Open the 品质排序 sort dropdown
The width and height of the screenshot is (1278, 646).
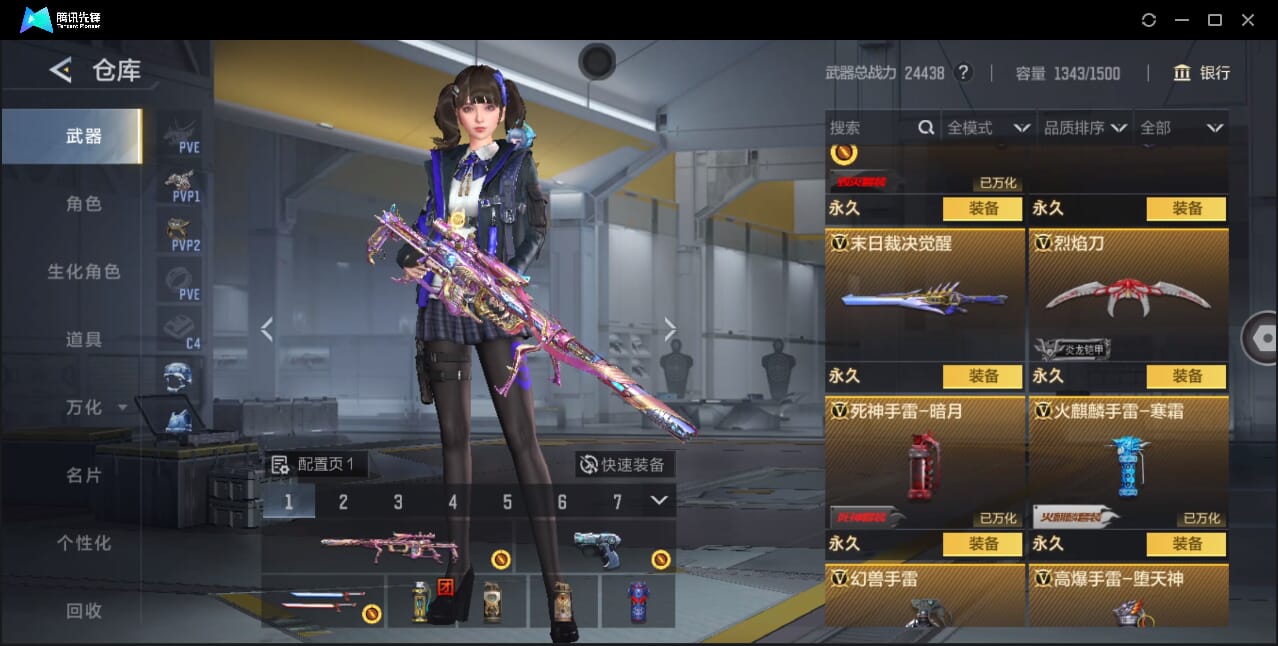click(x=1085, y=128)
